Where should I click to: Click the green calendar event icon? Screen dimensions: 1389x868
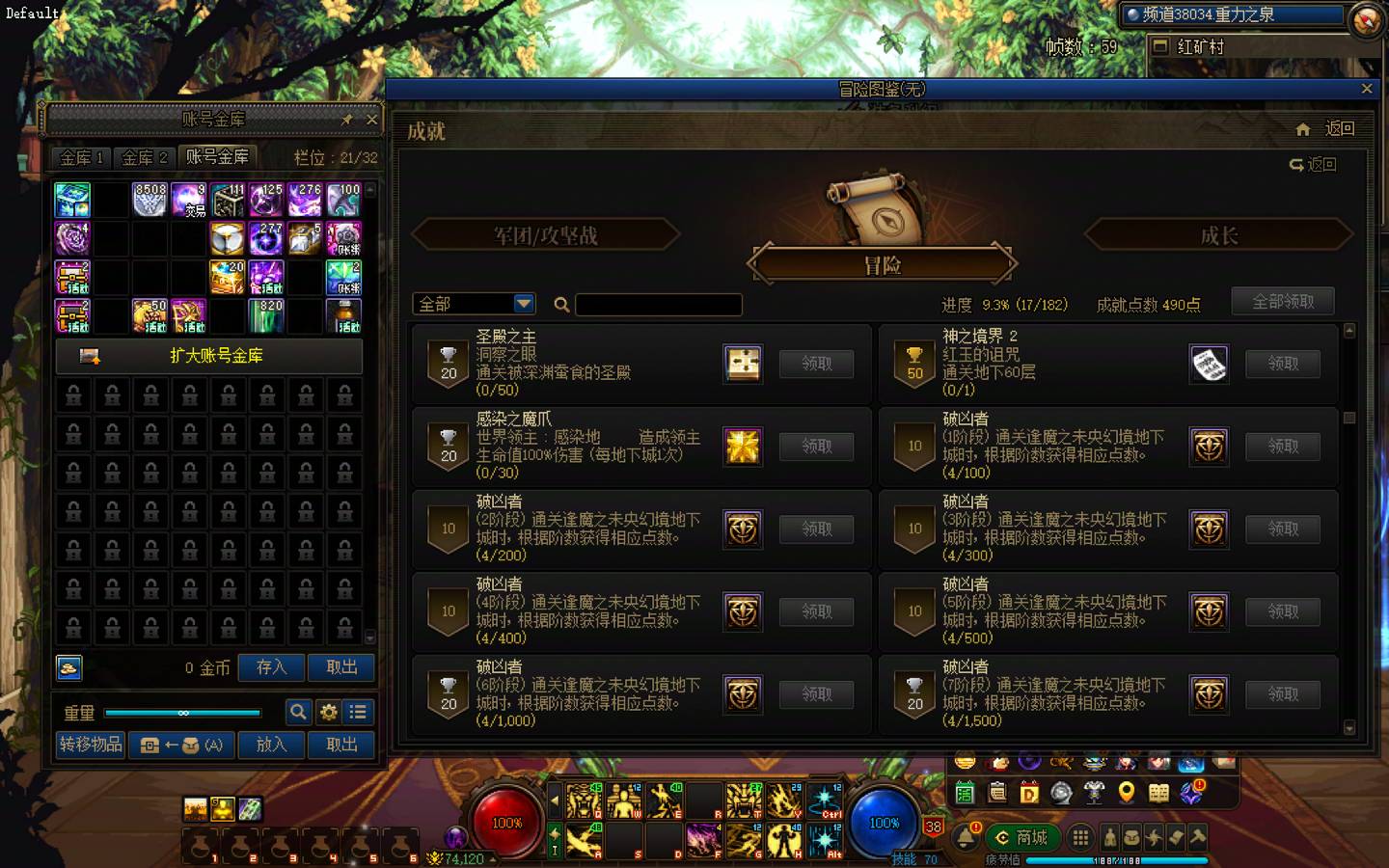[966, 793]
